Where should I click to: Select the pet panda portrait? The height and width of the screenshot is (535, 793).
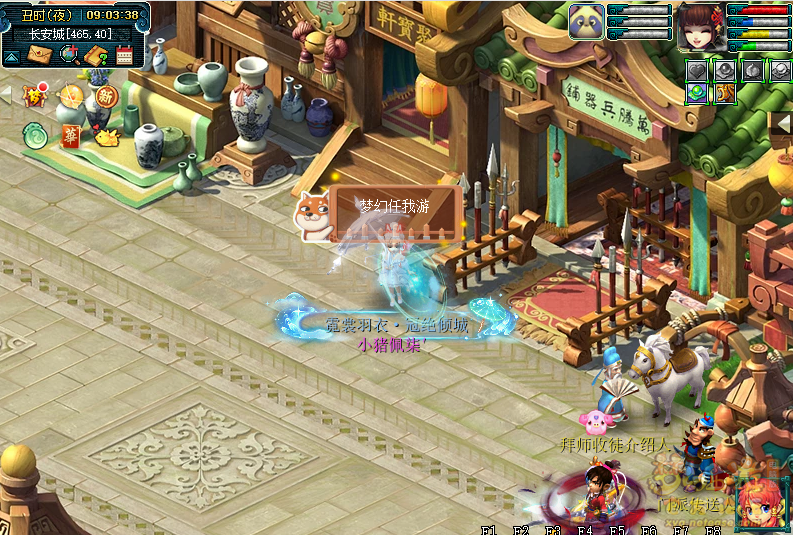587,22
